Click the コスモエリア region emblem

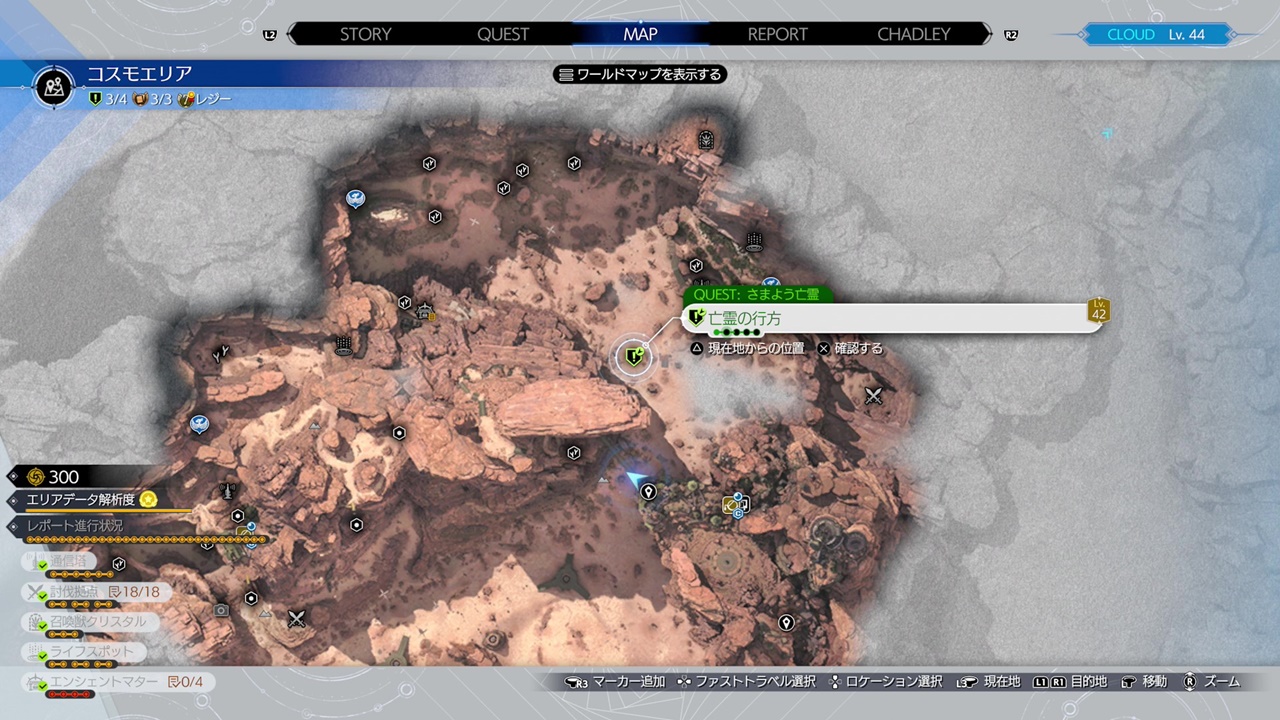[x=54, y=86]
